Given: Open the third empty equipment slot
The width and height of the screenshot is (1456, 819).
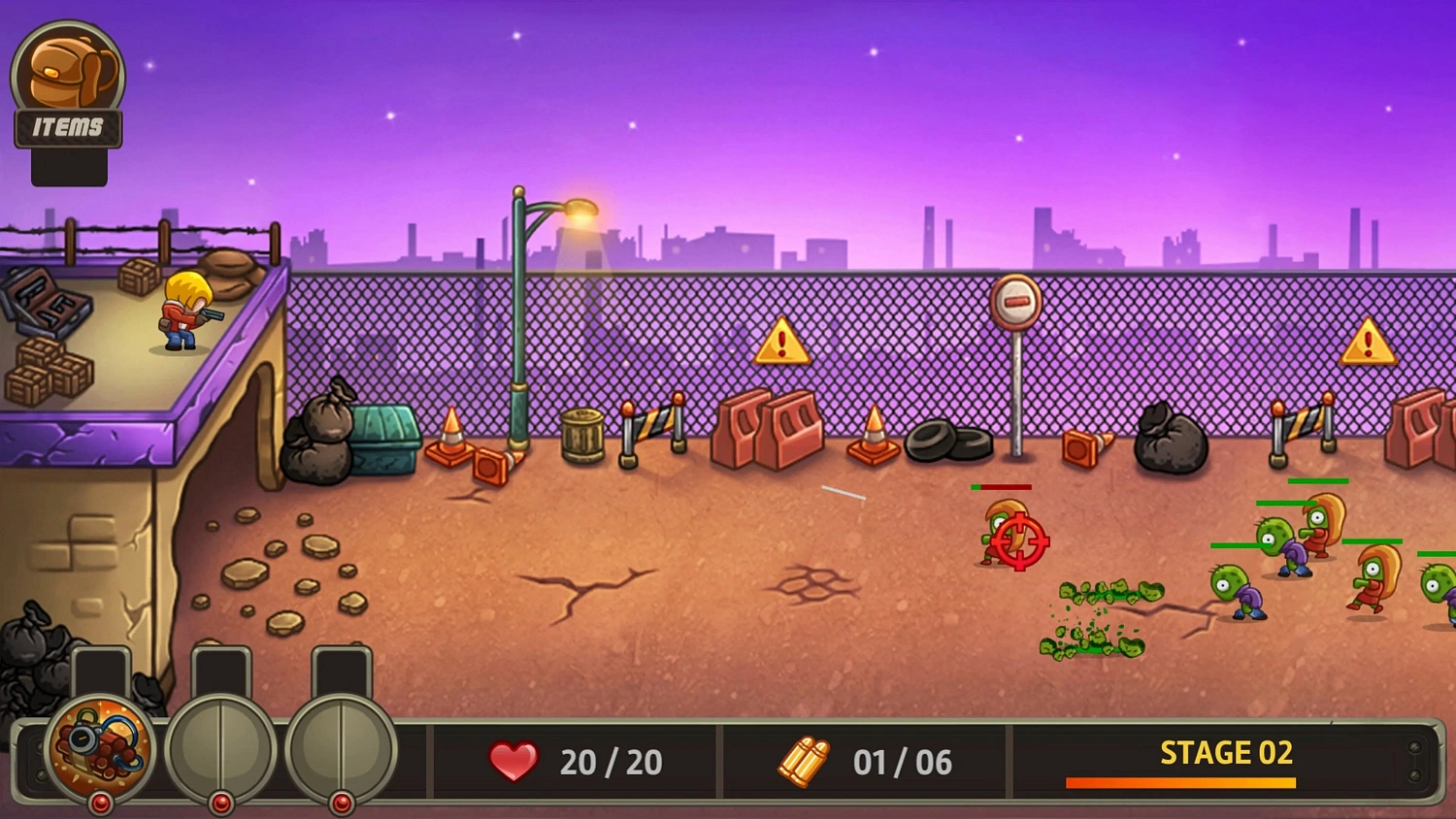Looking at the screenshot, I should [340, 745].
